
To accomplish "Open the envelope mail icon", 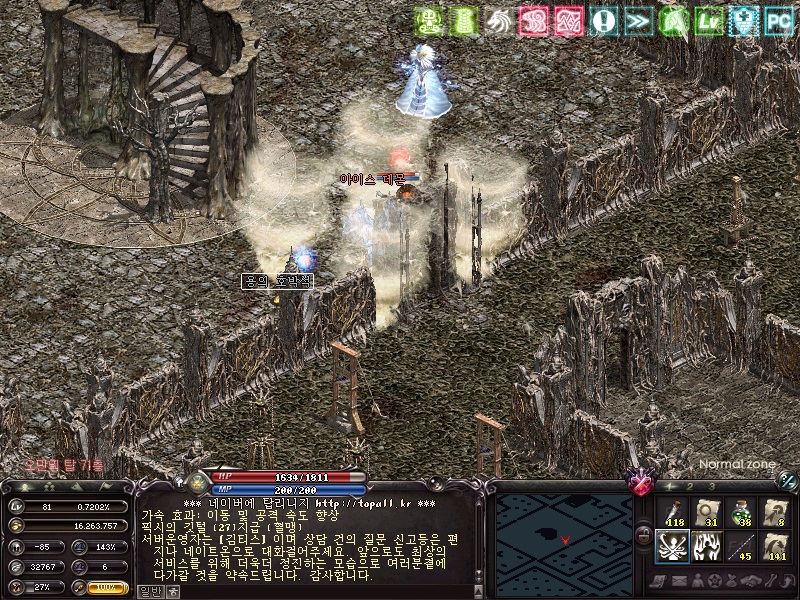I will (680, 581).
